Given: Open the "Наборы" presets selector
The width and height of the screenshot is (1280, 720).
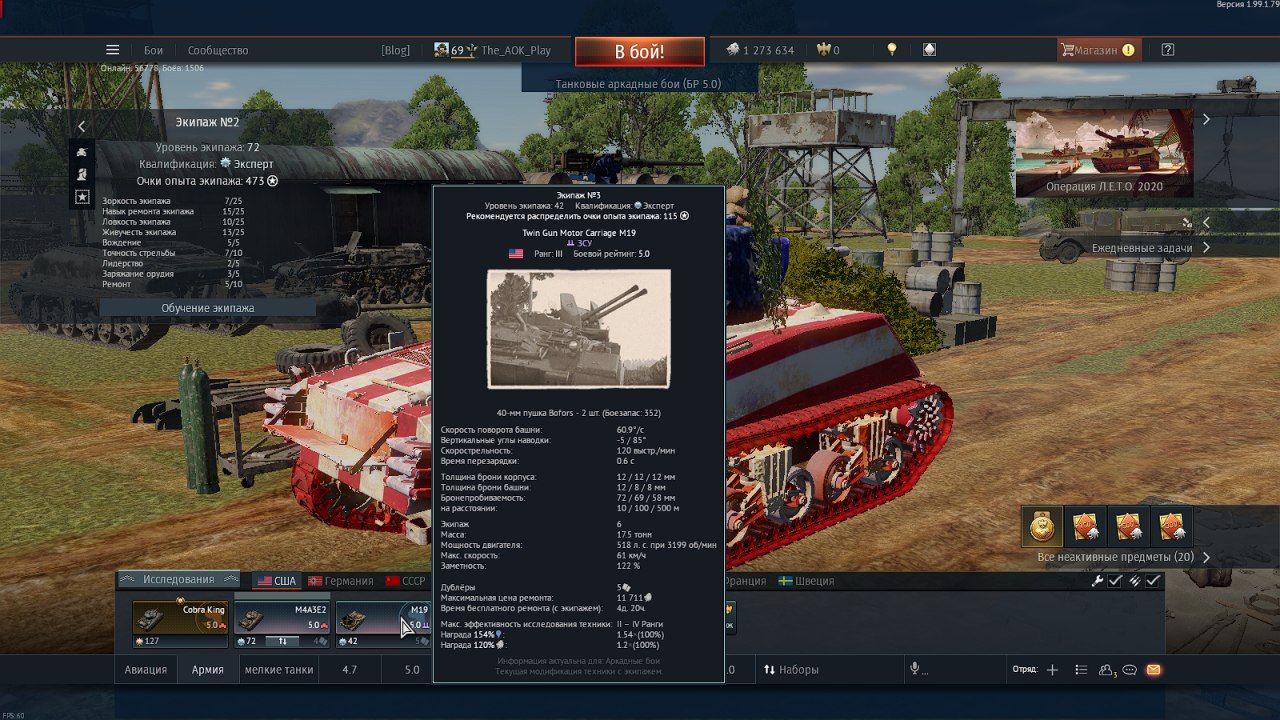Looking at the screenshot, I should (x=790, y=670).
